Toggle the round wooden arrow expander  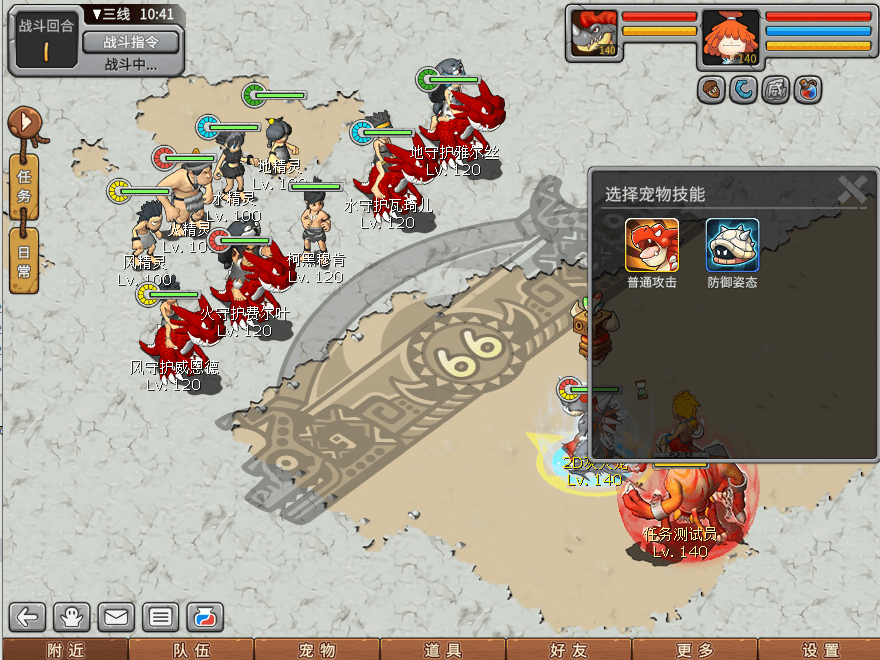click(x=22, y=124)
